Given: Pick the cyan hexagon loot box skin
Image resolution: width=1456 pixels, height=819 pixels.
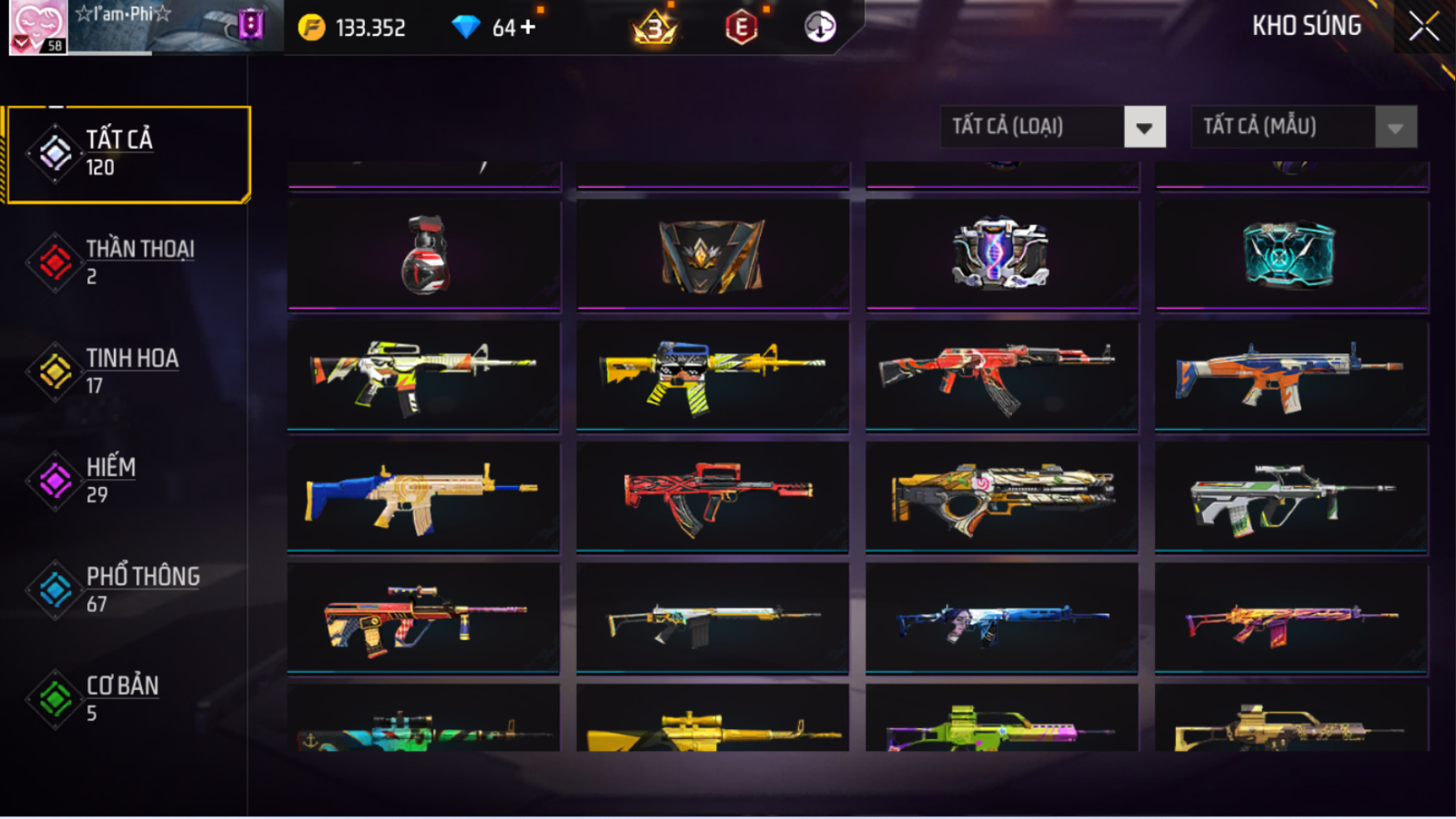Looking at the screenshot, I should [x=1291, y=254].
